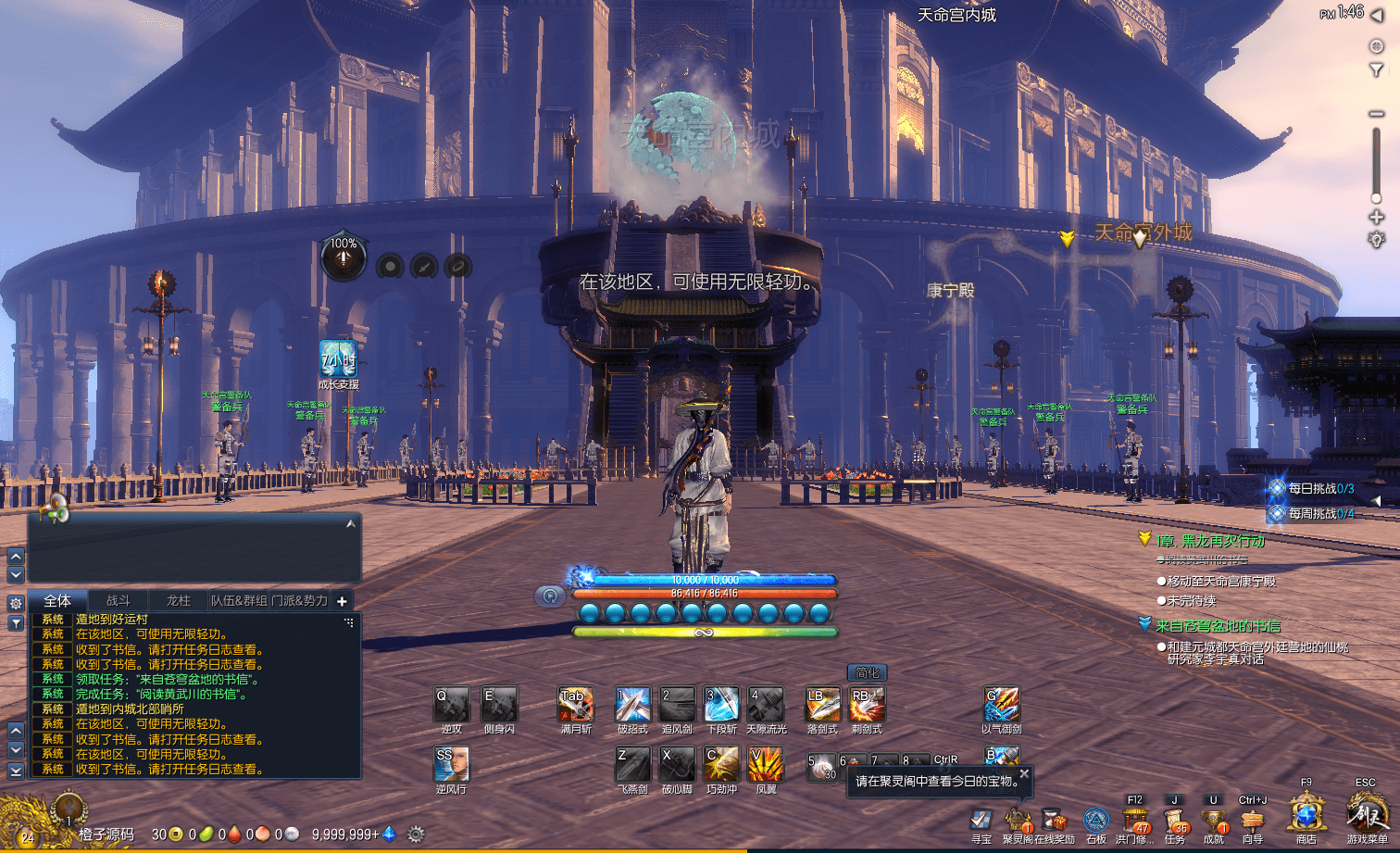The height and width of the screenshot is (853, 1400).
Task: Switch to the 龙柱 chat tab
Action: pyautogui.click(x=178, y=601)
